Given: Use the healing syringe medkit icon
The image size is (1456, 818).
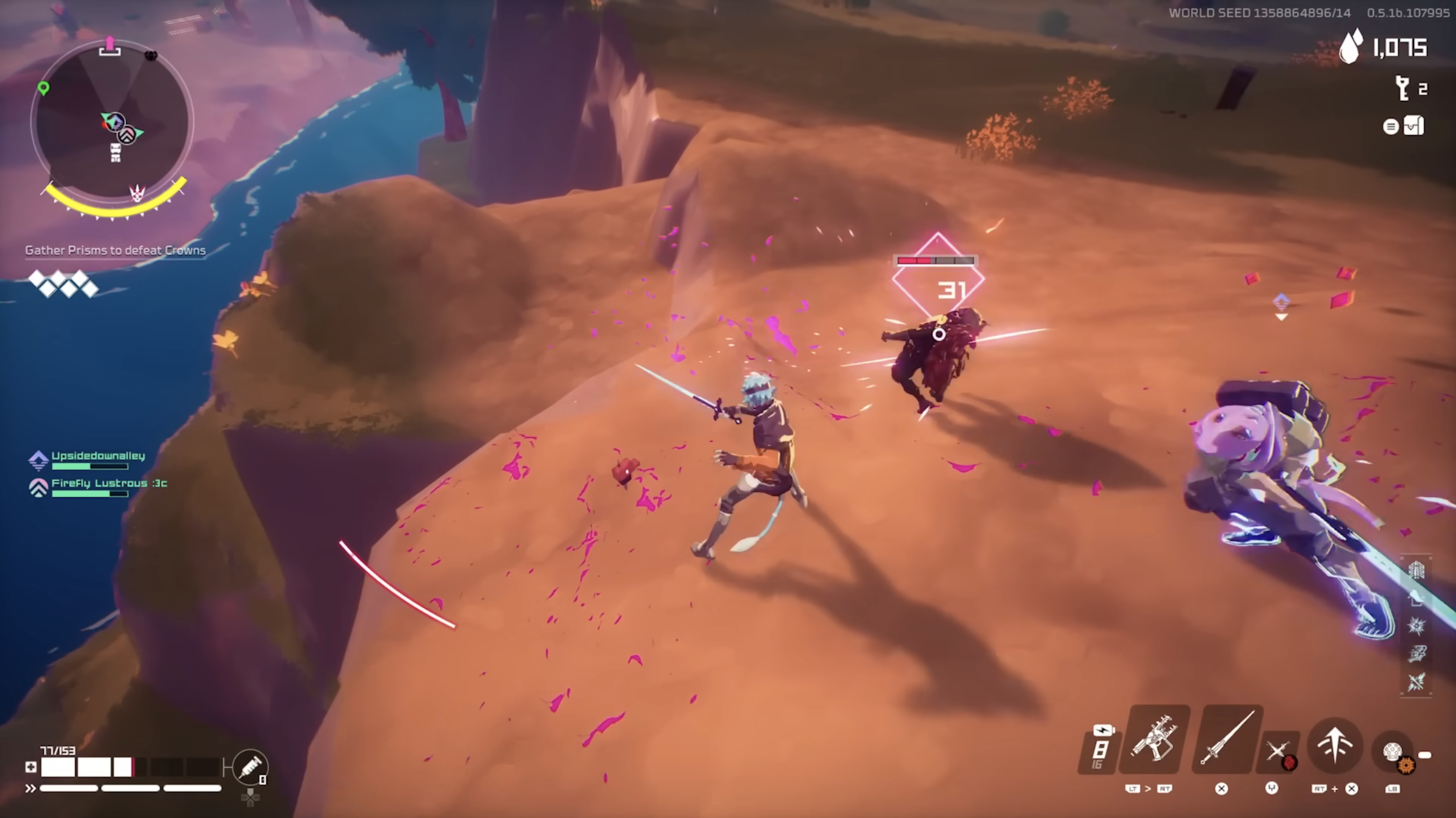Looking at the screenshot, I should point(250,767).
